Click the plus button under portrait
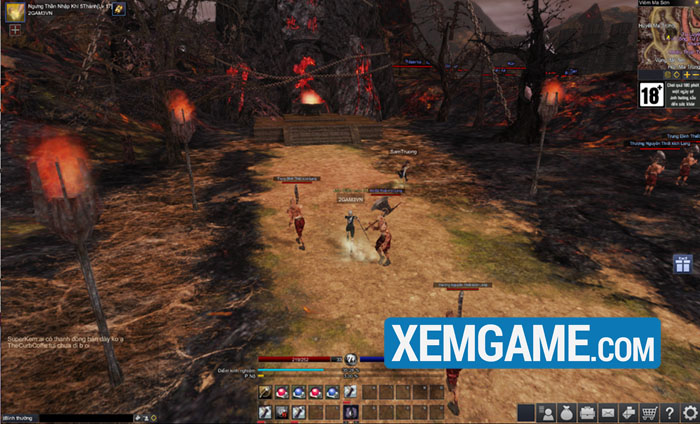Image resolution: width=700 pixels, height=424 pixels. (x=15, y=30)
